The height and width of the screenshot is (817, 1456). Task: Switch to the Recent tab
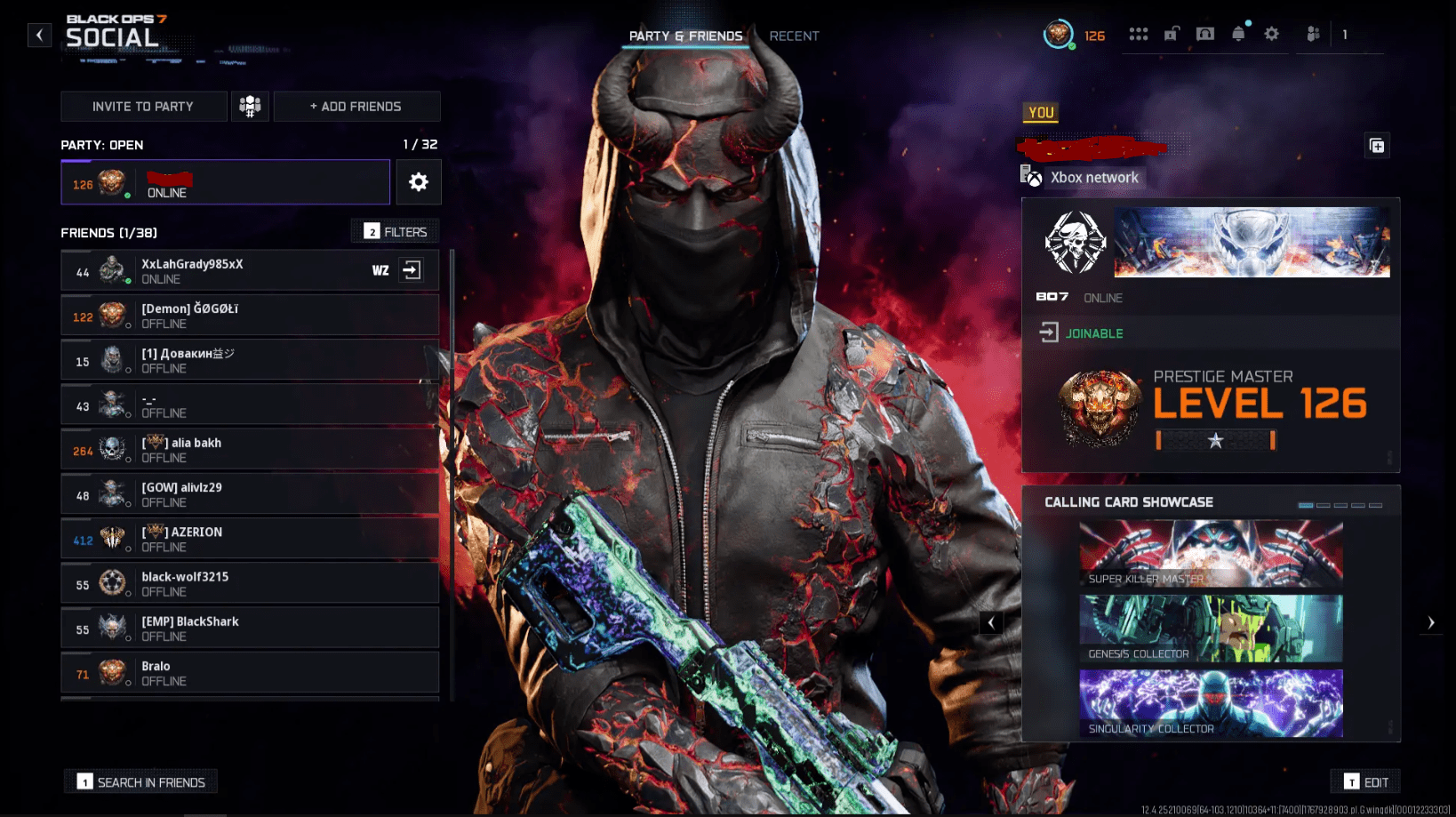pyautogui.click(x=794, y=36)
